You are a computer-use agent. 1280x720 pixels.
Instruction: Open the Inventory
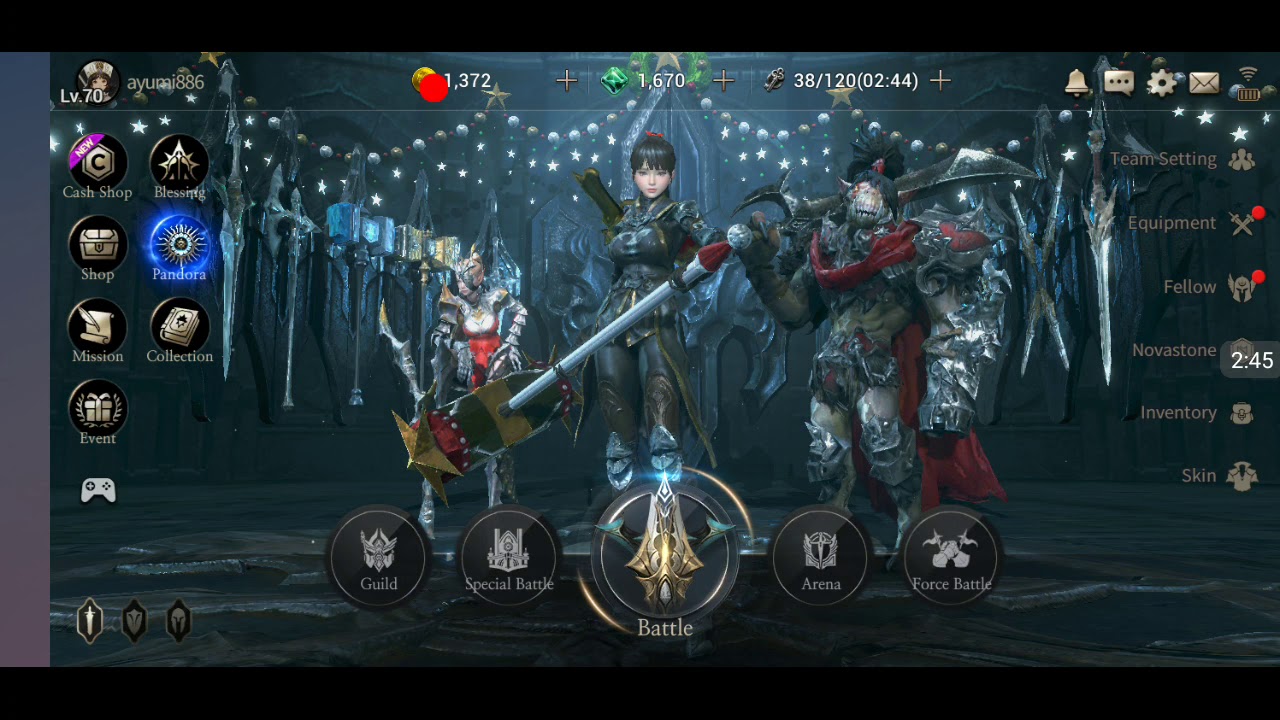click(x=1196, y=413)
